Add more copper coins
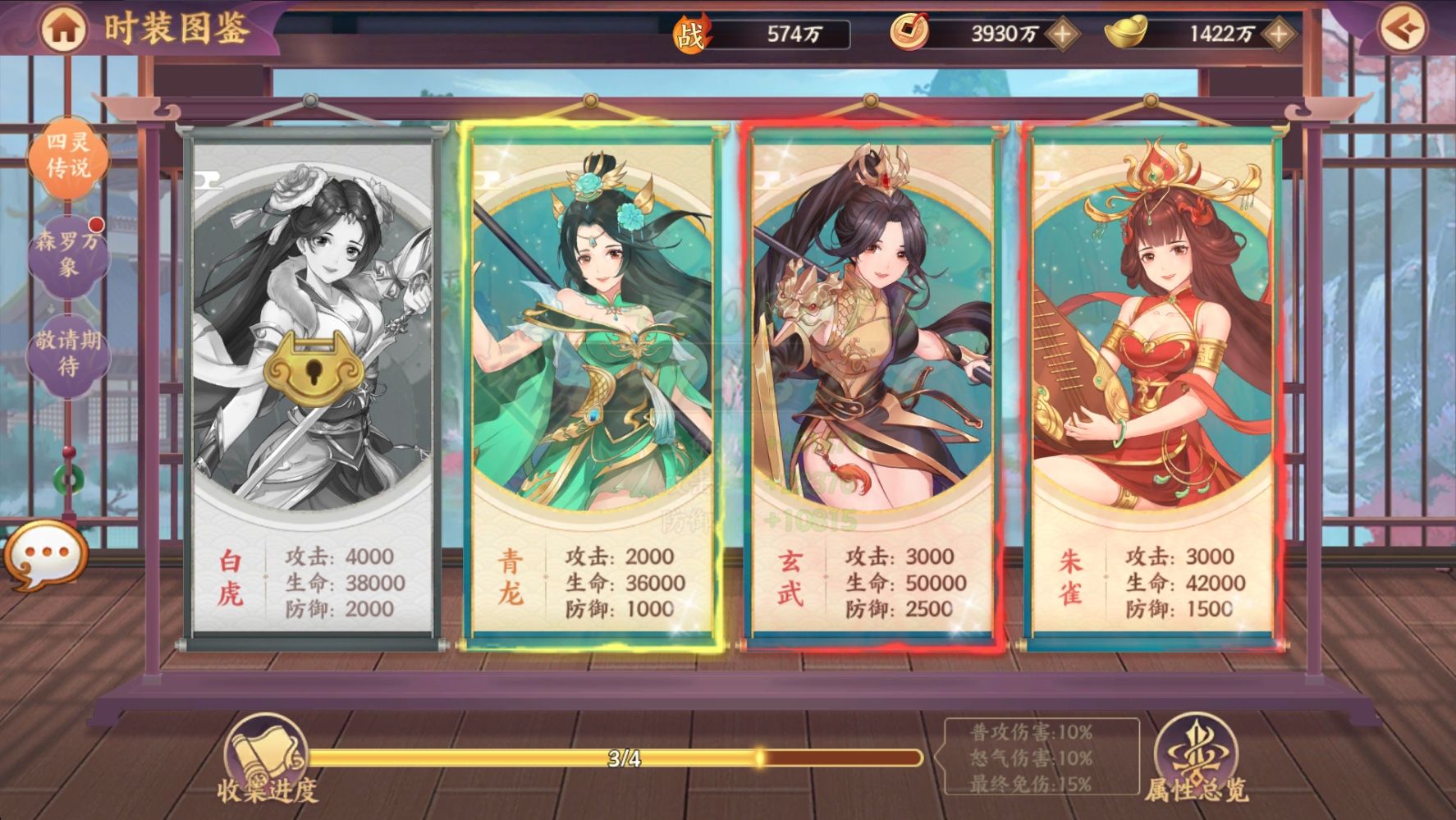The width and height of the screenshot is (1456, 820). tap(1062, 34)
